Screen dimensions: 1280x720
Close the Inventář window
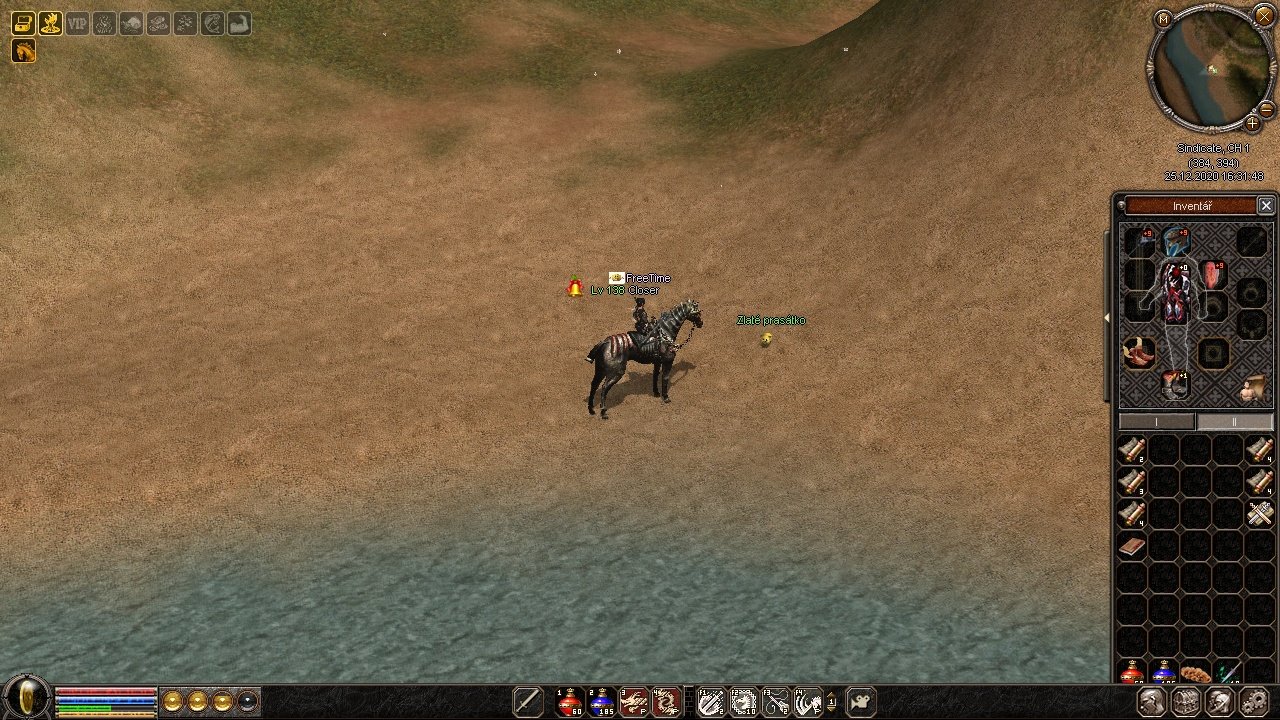[1265, 205]
